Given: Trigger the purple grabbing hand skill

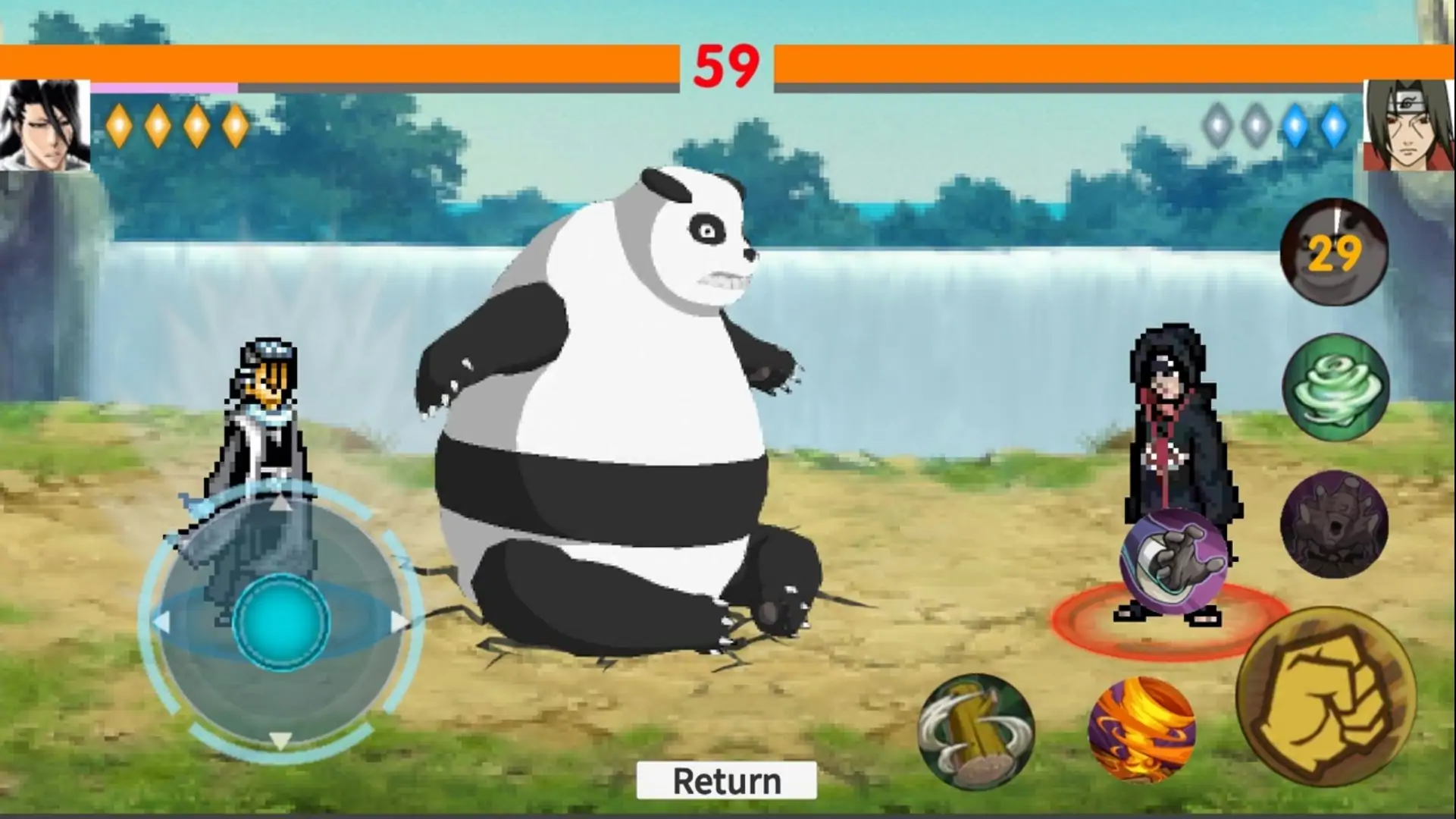Looking at the screenshot, I should click(1174, 561).
